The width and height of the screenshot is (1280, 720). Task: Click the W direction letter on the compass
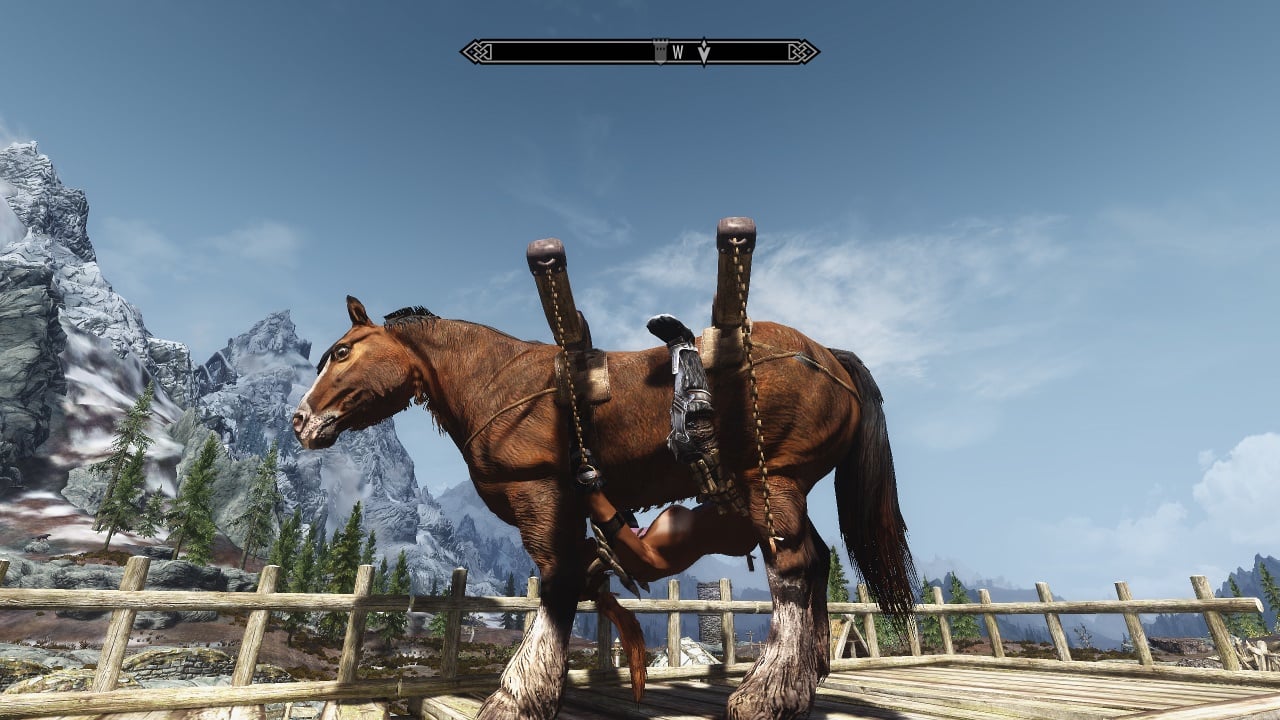679,48
